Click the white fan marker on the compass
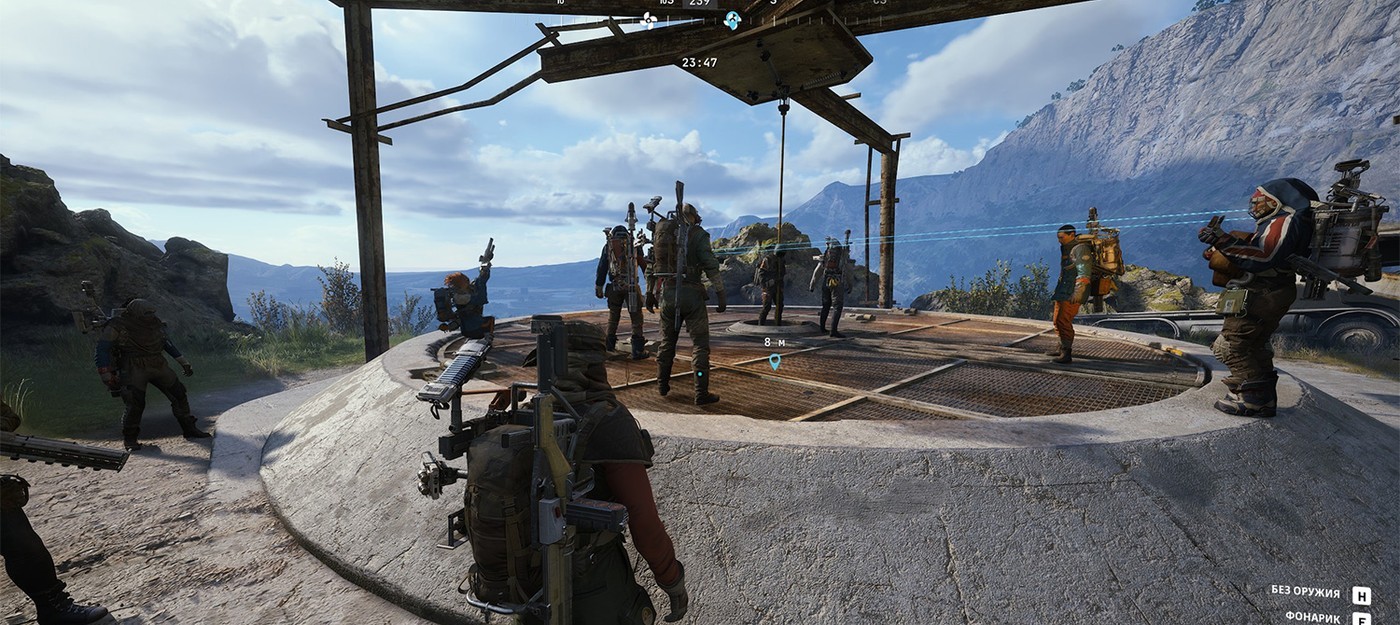The image size is (1400, 625). [x=648, y=19]
